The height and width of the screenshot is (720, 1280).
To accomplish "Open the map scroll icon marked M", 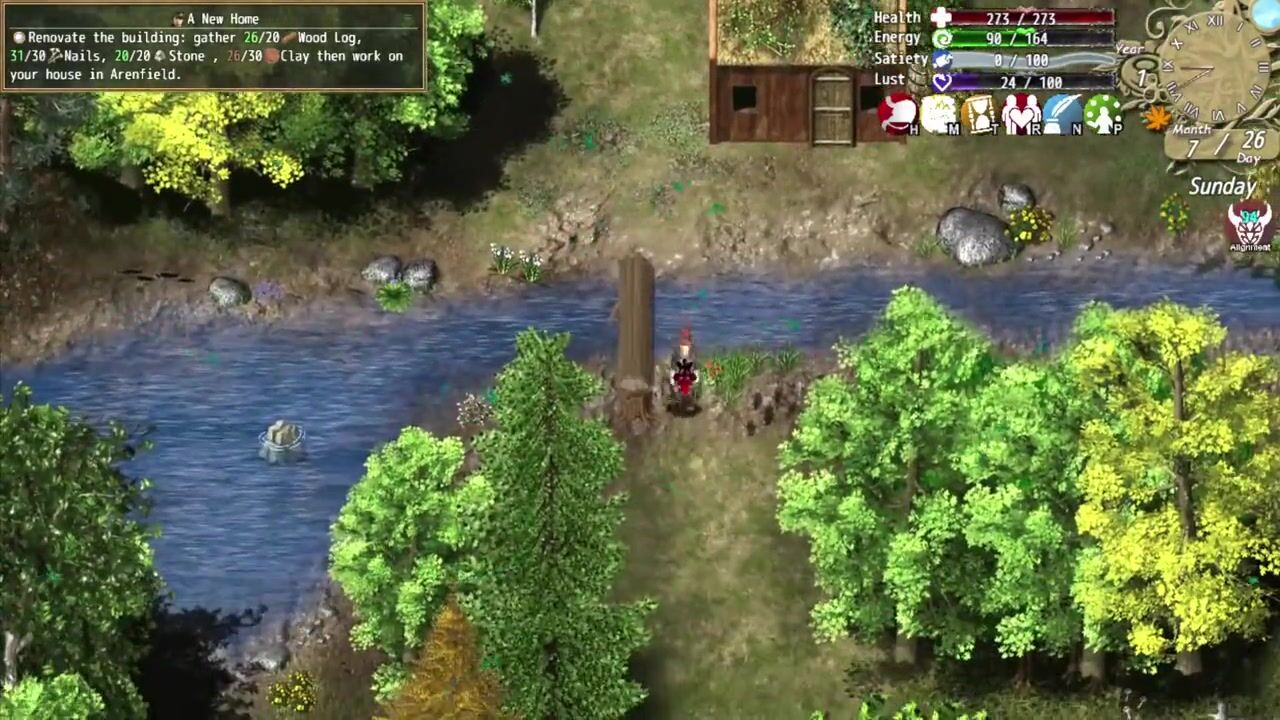I will click(939, 114).
